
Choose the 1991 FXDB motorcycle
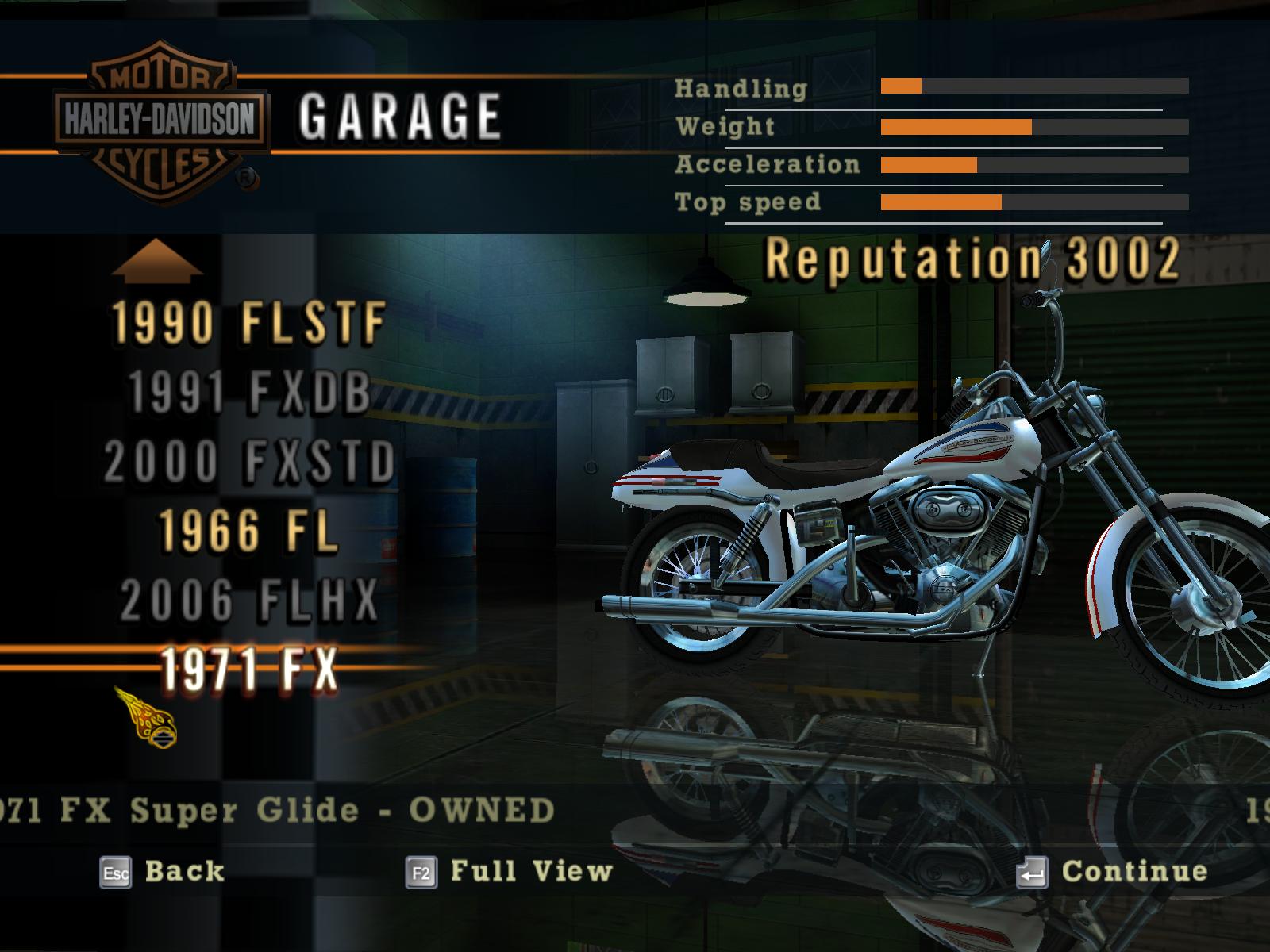tap(248, 392)
